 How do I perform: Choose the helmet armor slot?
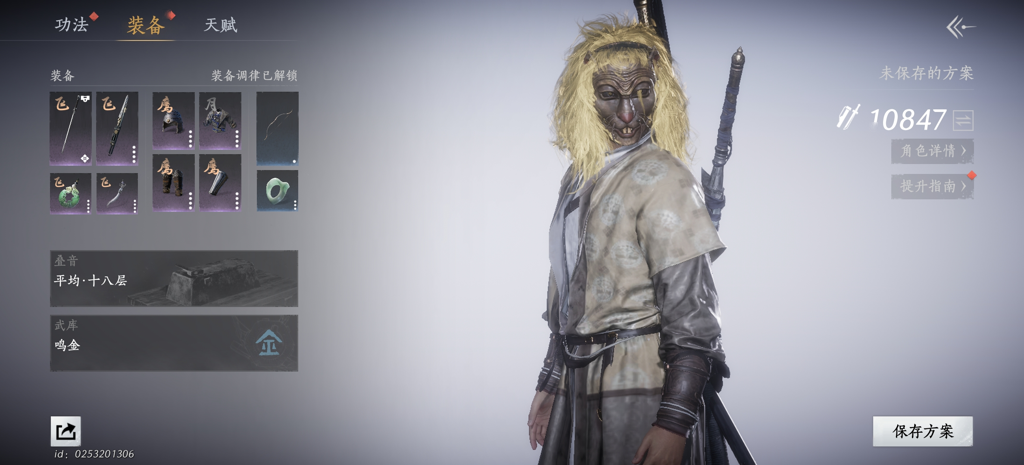coord(173,120)
